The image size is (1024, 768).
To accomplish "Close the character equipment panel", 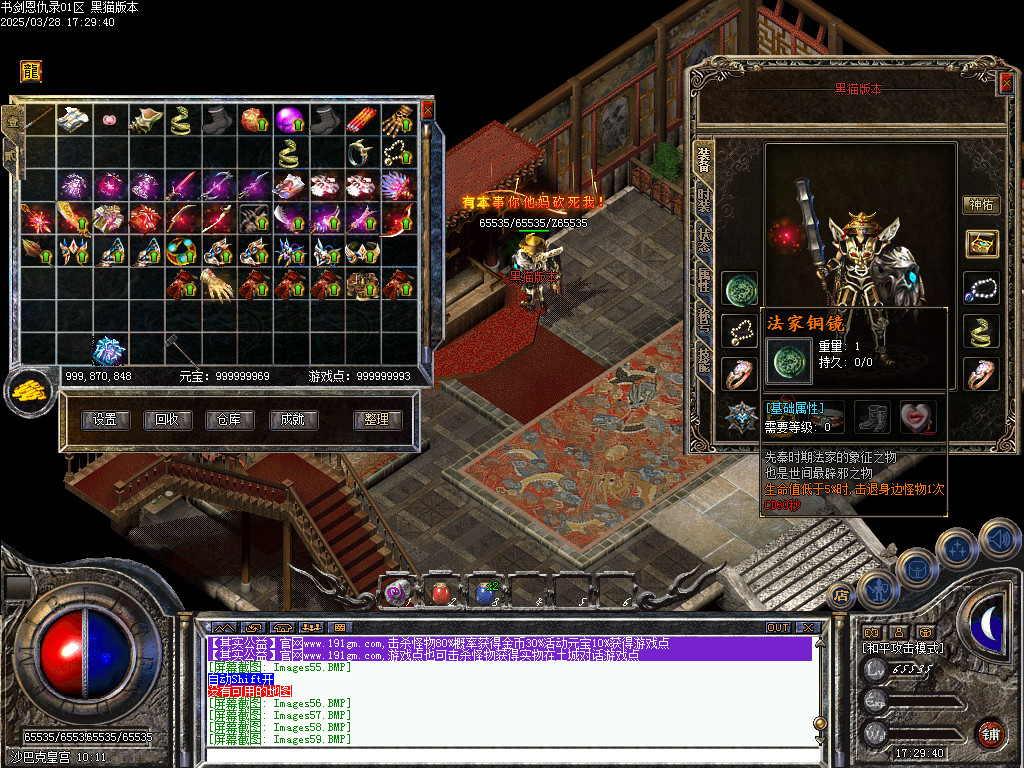I will pyautogui.click(x=1005, y=85).
